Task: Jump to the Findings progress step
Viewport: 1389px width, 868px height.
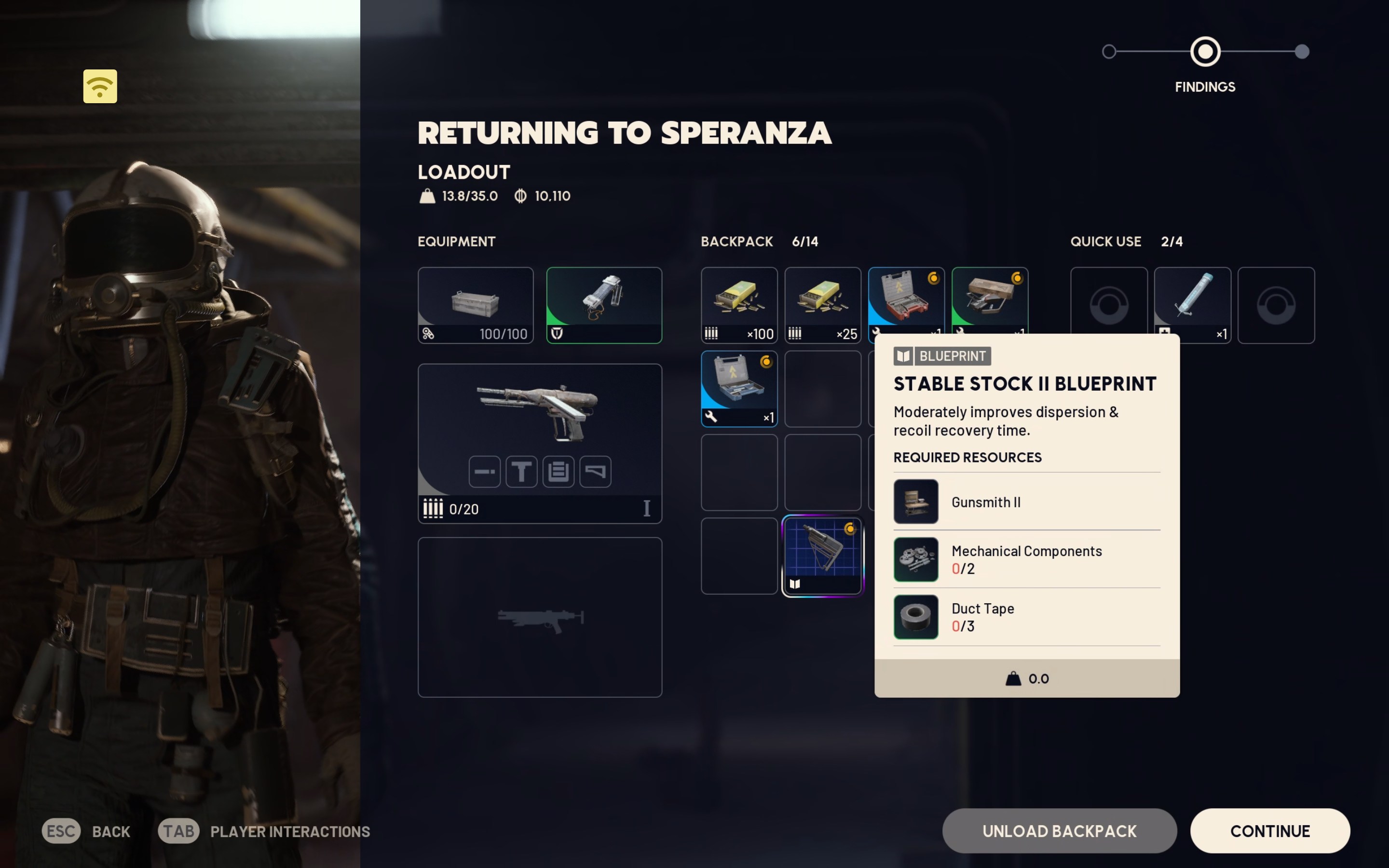Action: 1205,52
